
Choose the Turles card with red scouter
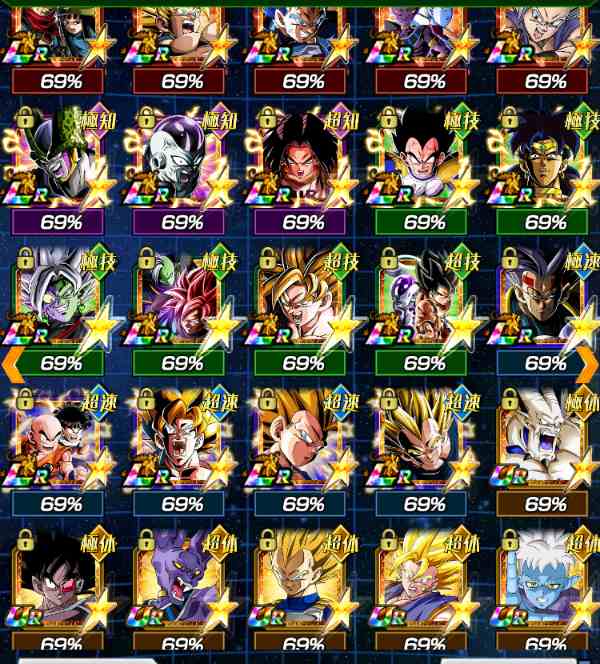(x=61, y=580)
